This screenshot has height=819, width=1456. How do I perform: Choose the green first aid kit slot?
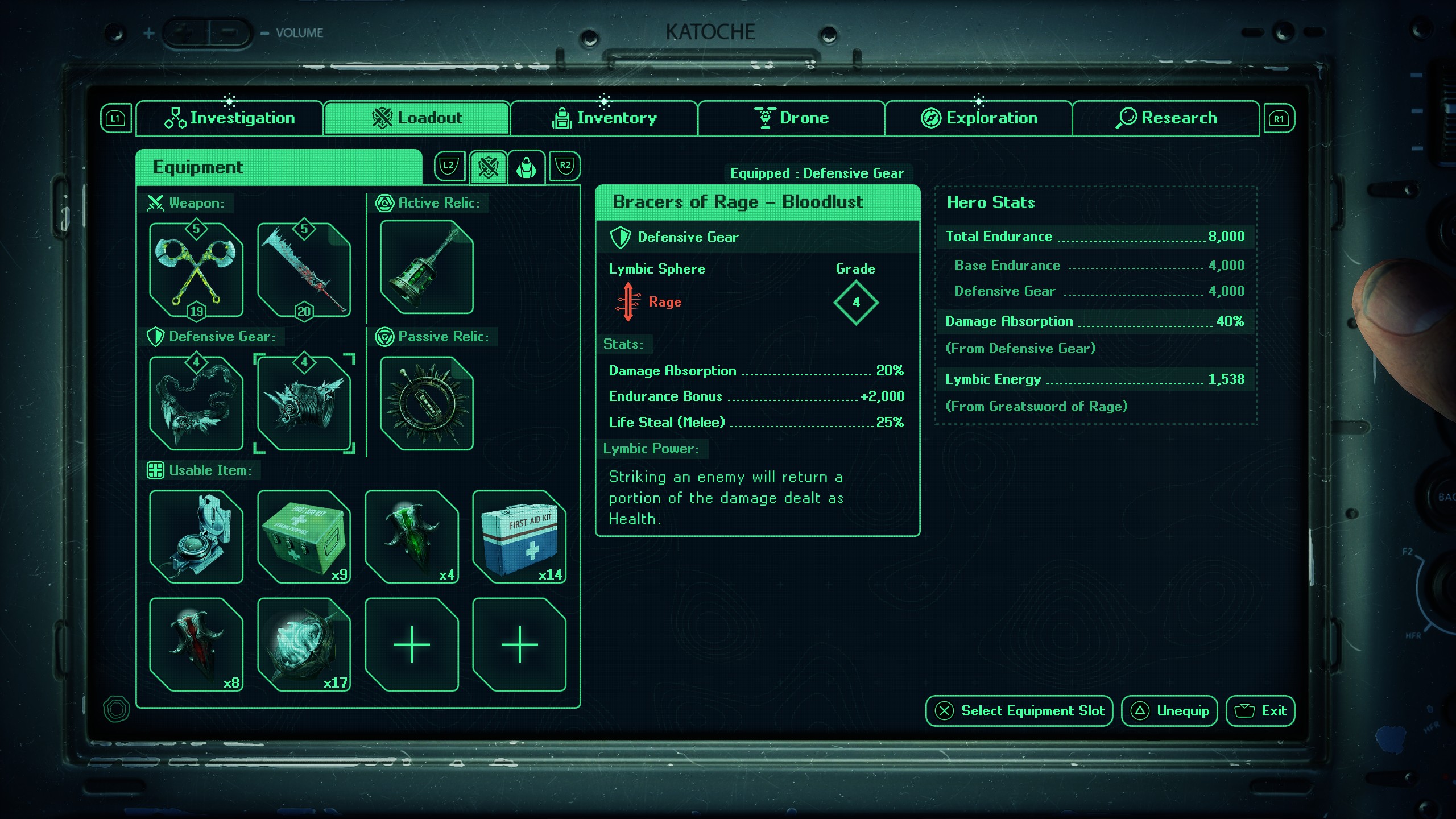tap(304, 537)
